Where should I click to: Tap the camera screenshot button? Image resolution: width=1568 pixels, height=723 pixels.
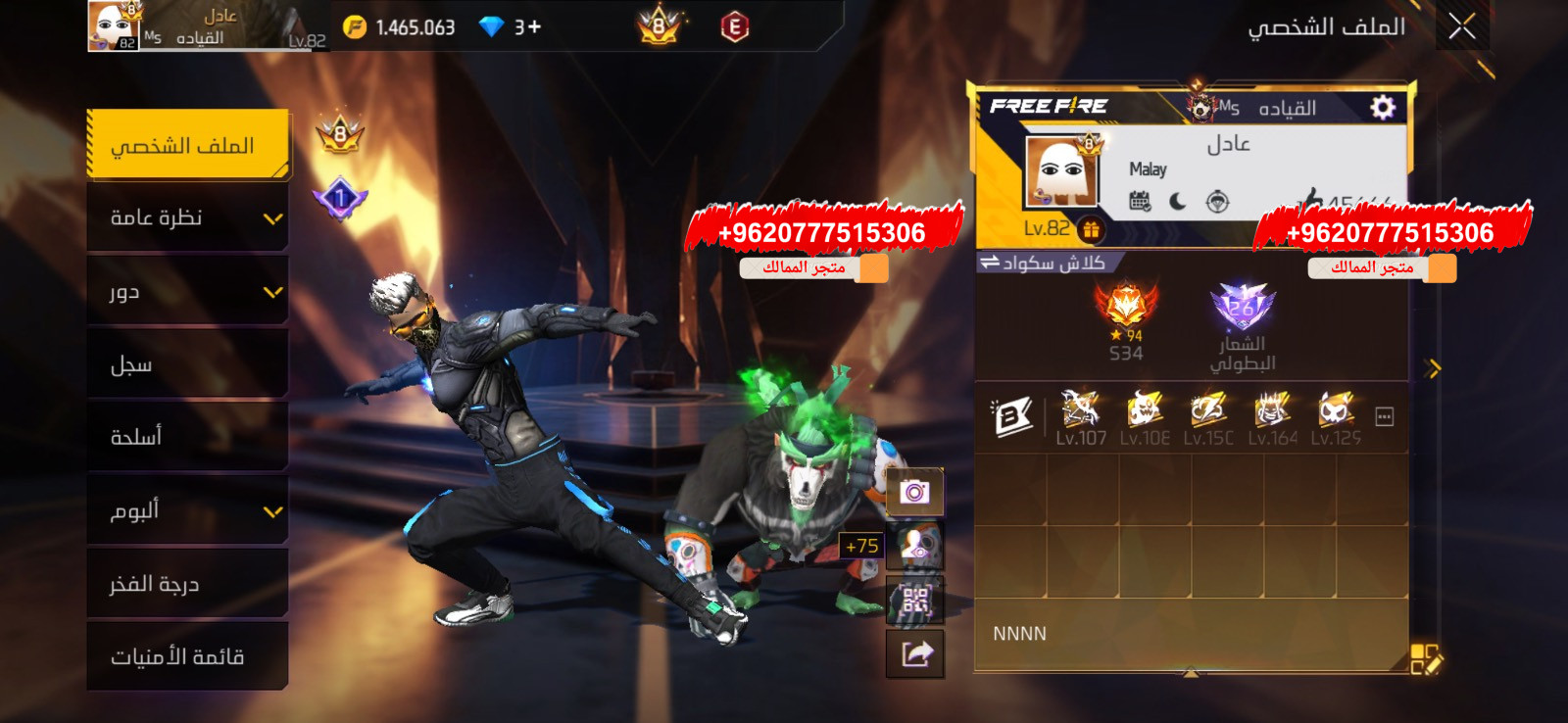coord(914,492)
